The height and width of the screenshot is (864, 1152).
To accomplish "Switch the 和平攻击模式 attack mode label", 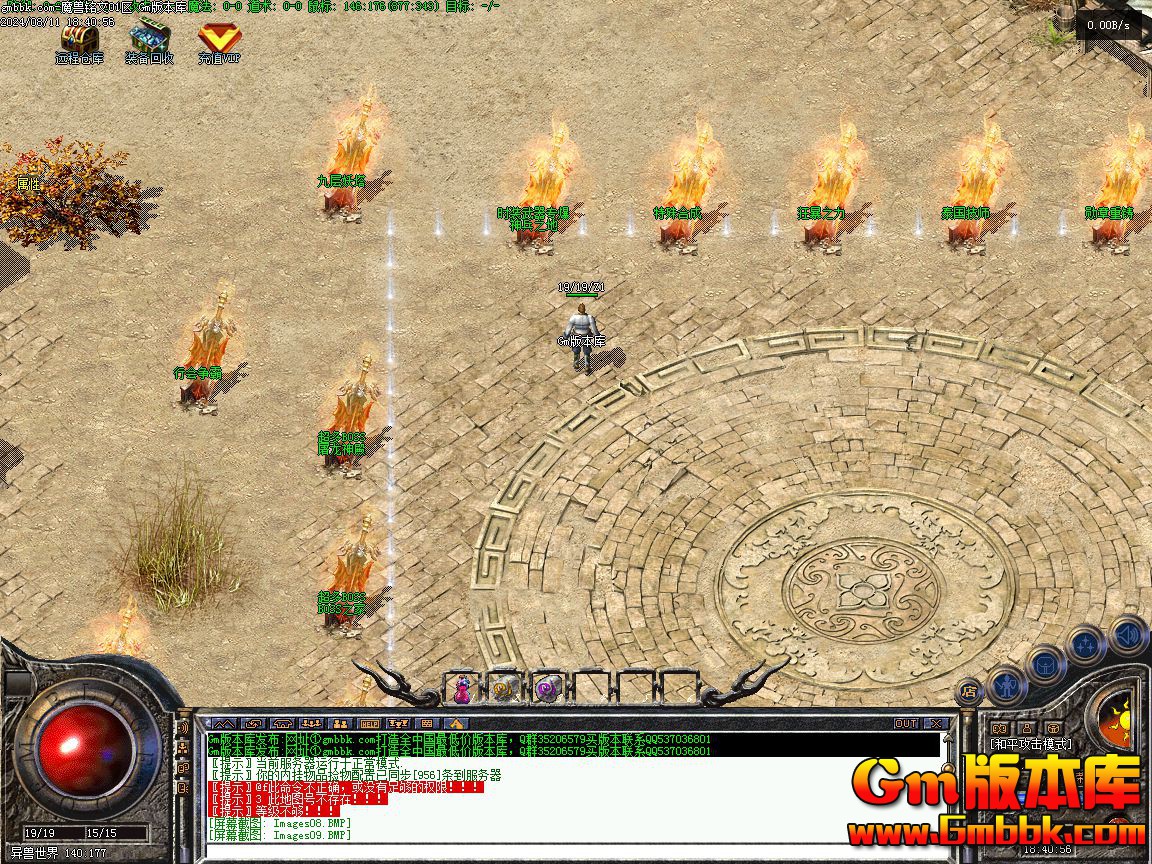I will click(x=1030, y=744).
